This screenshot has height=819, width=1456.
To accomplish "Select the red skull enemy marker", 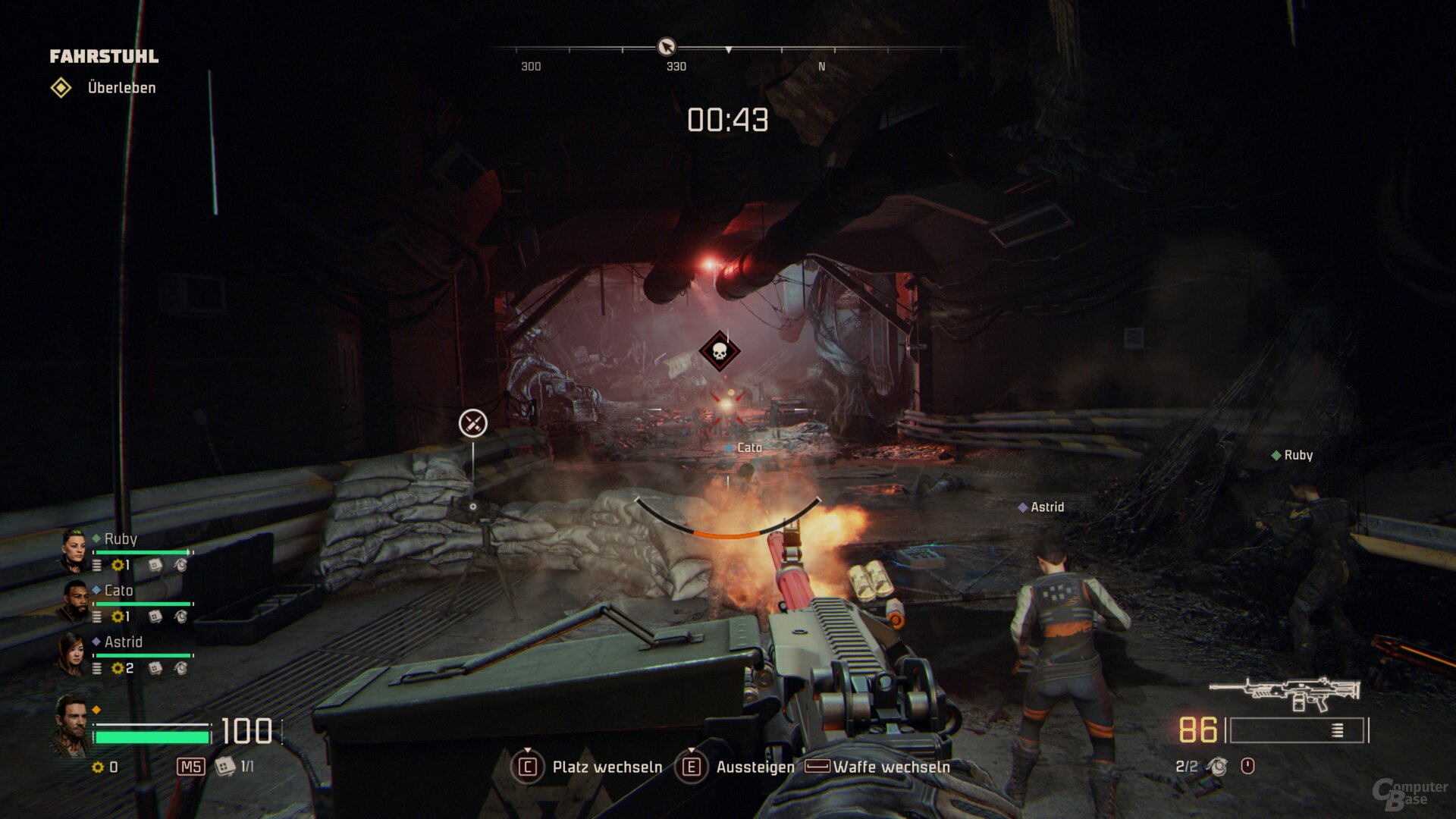I will pos(719,351).
